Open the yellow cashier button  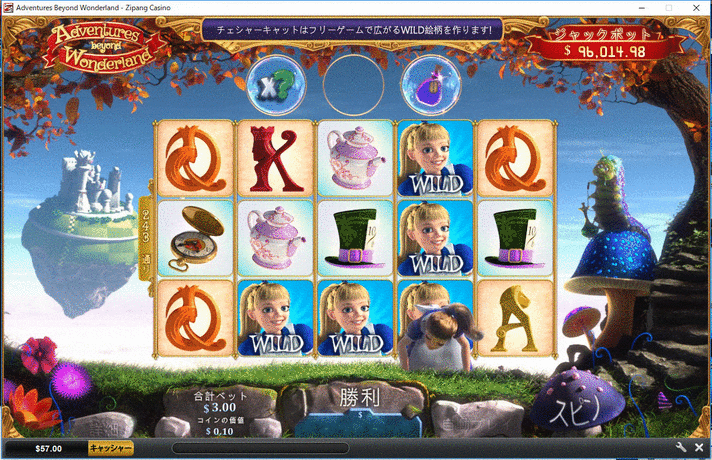tap(111, 449)
